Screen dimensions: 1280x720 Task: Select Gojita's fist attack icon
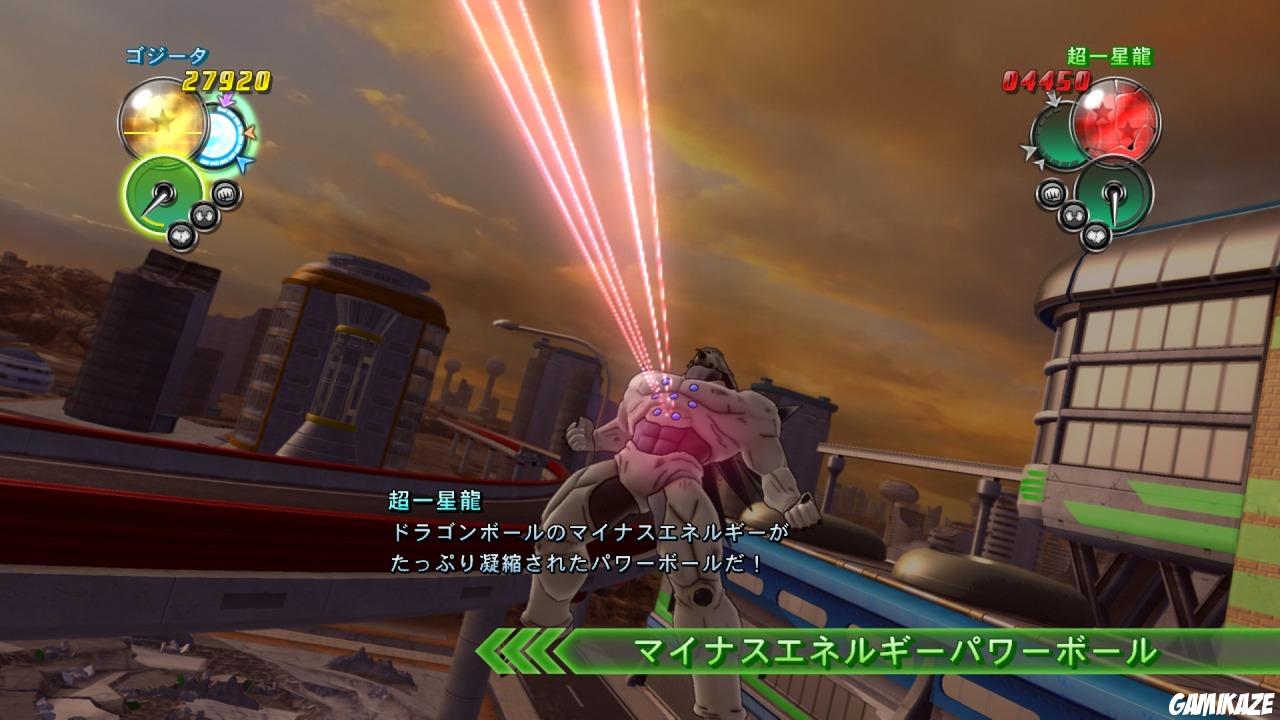click(226, 195)
